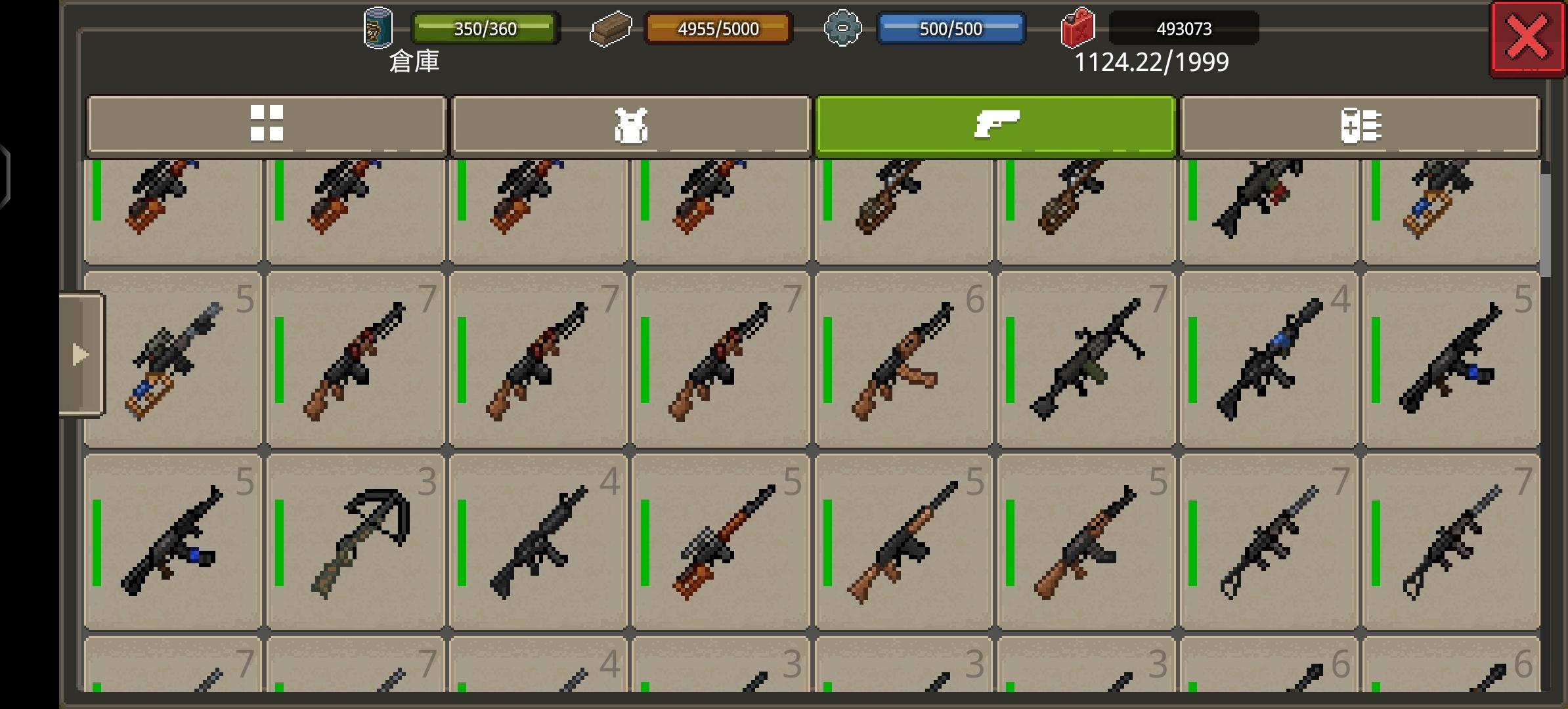Open the all-items grid category

(x=268, y=126)
